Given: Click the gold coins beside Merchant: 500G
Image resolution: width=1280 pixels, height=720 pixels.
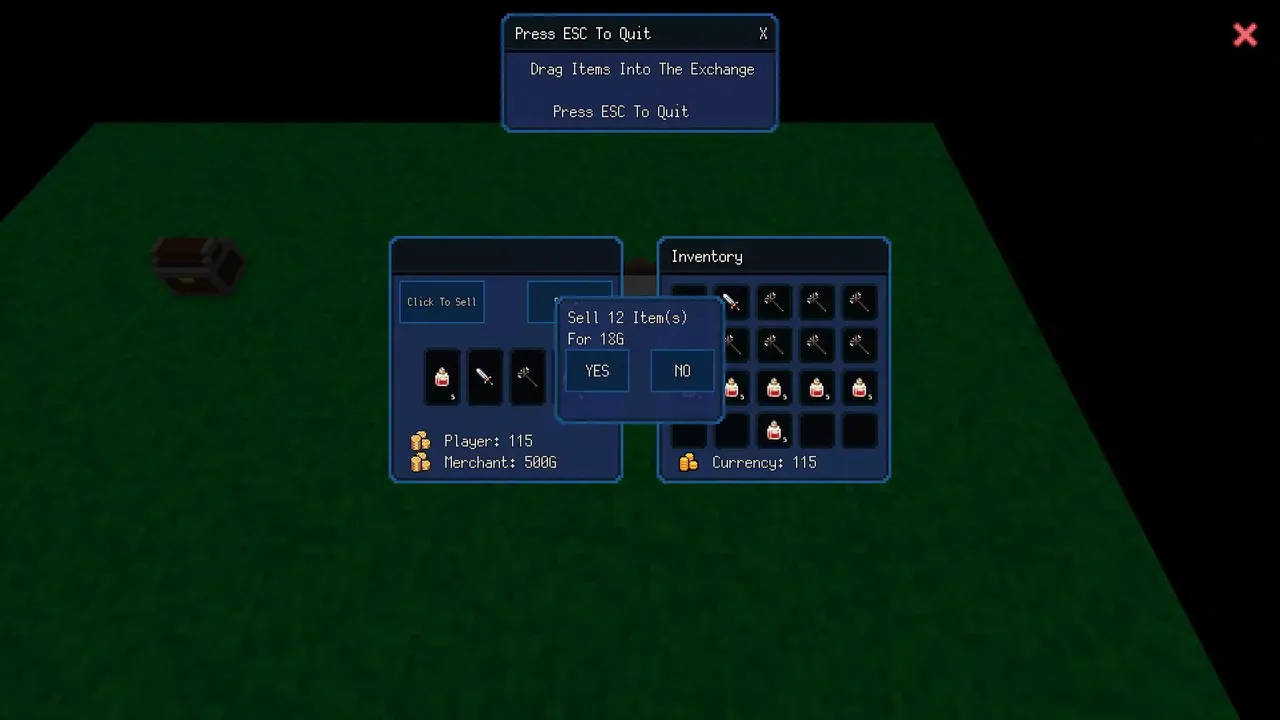Looking at the screenshot, I should tap(420, 462).
